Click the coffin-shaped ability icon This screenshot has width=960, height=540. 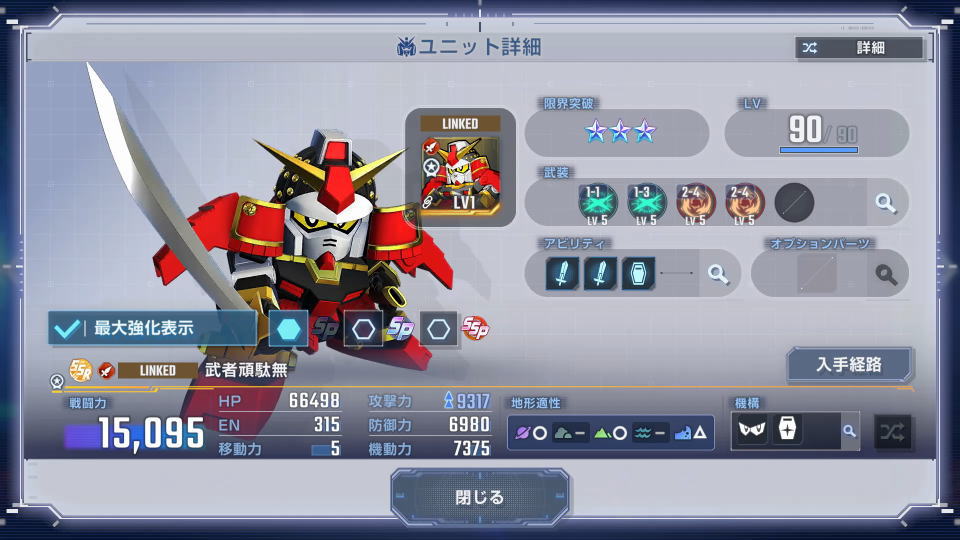tap(638, 274)
